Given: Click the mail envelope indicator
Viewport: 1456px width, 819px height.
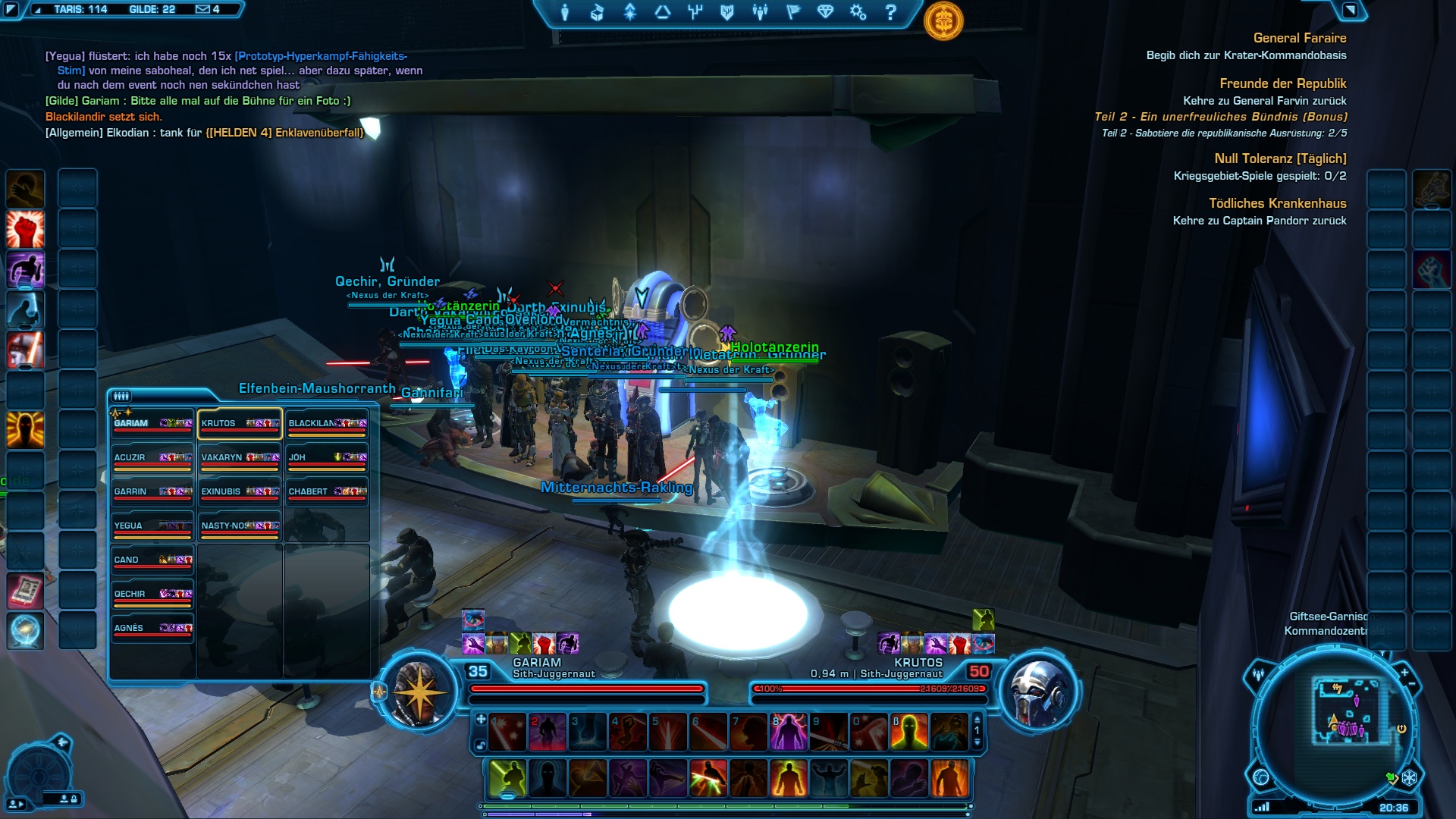Looking at the screenshot, I should pyautogui.click(x=202, y=9).
